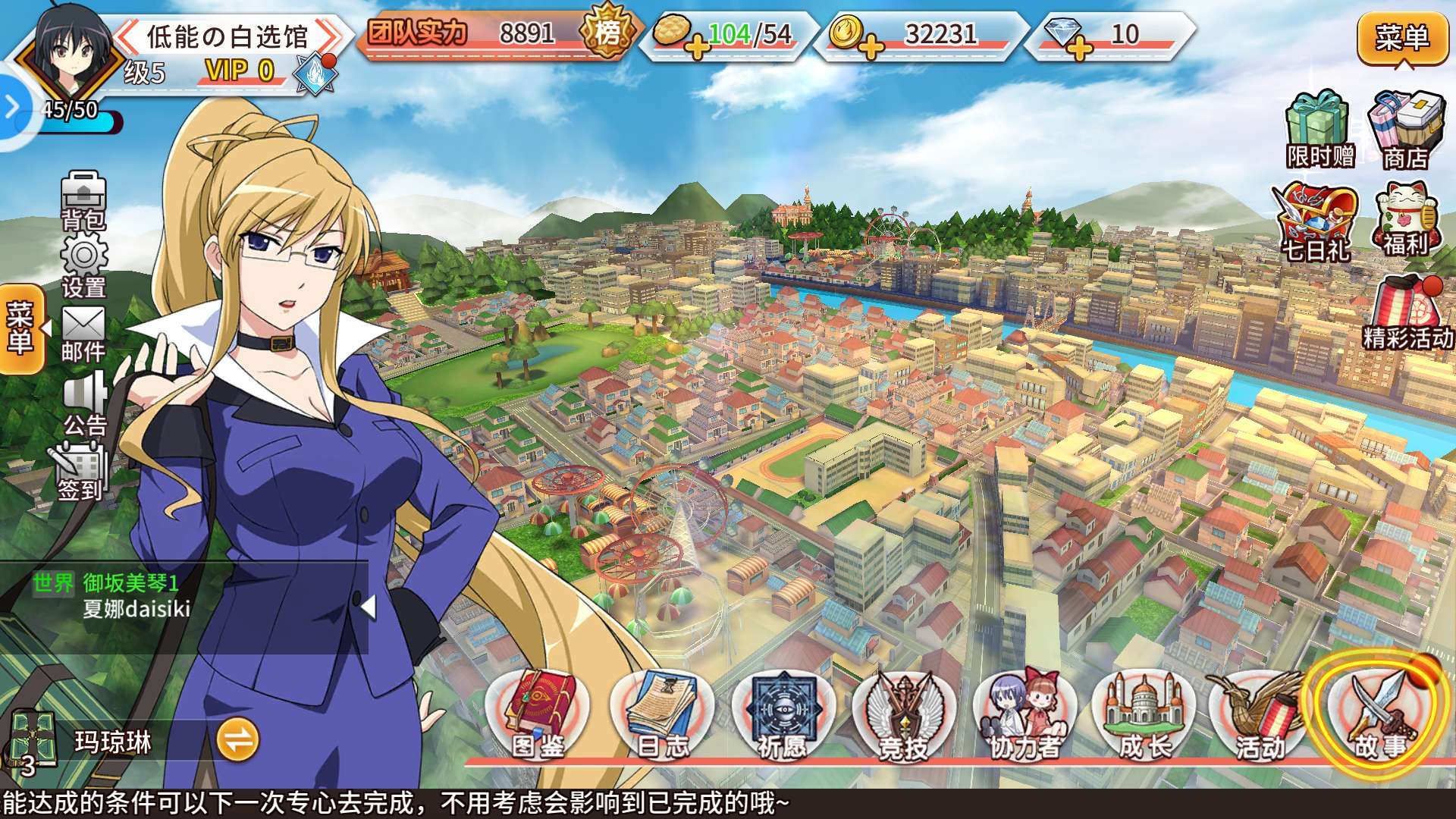View the 公告 announcements

85,403
